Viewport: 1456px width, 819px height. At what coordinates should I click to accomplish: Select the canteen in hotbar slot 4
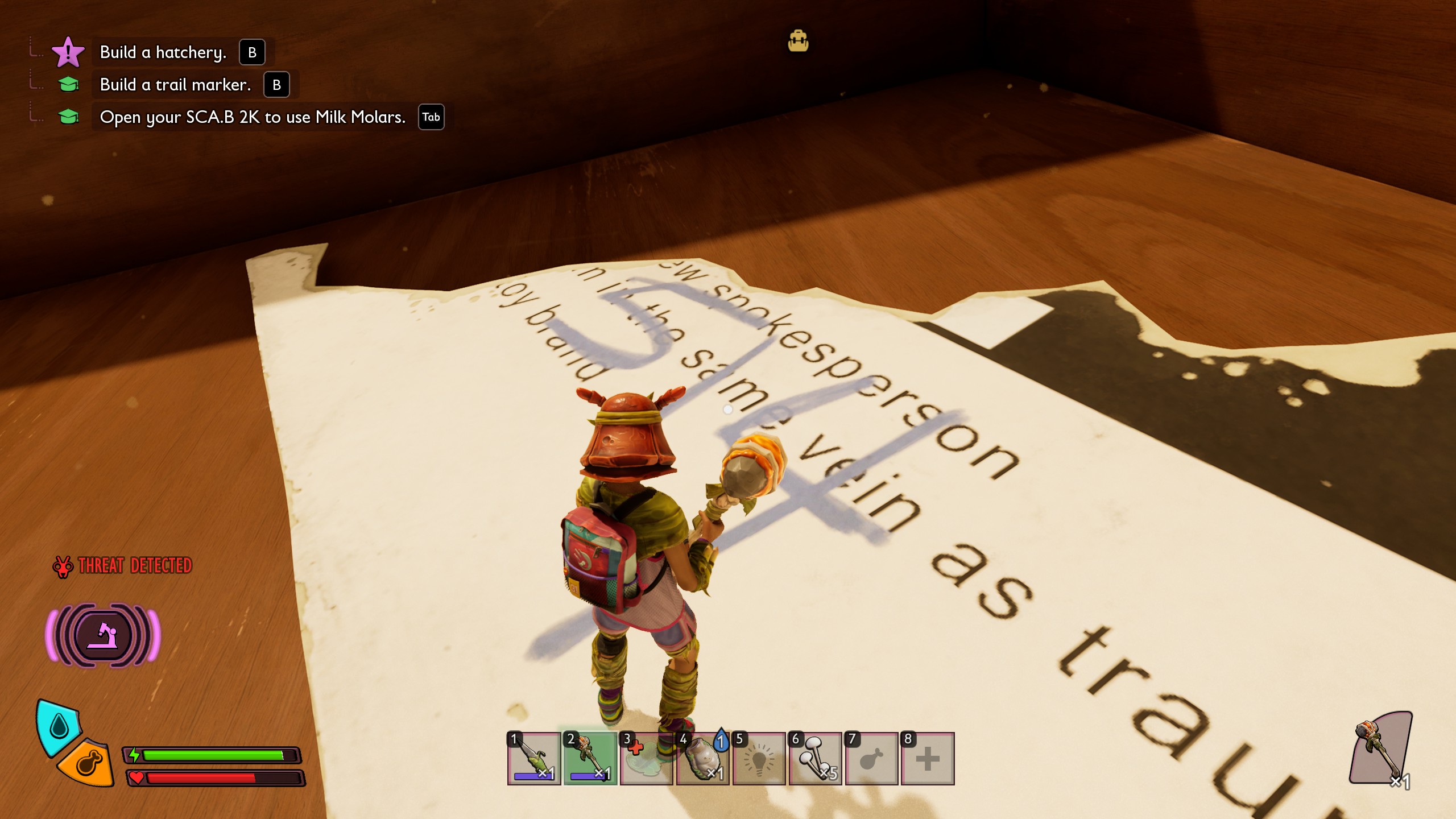[x=702, y=758]
